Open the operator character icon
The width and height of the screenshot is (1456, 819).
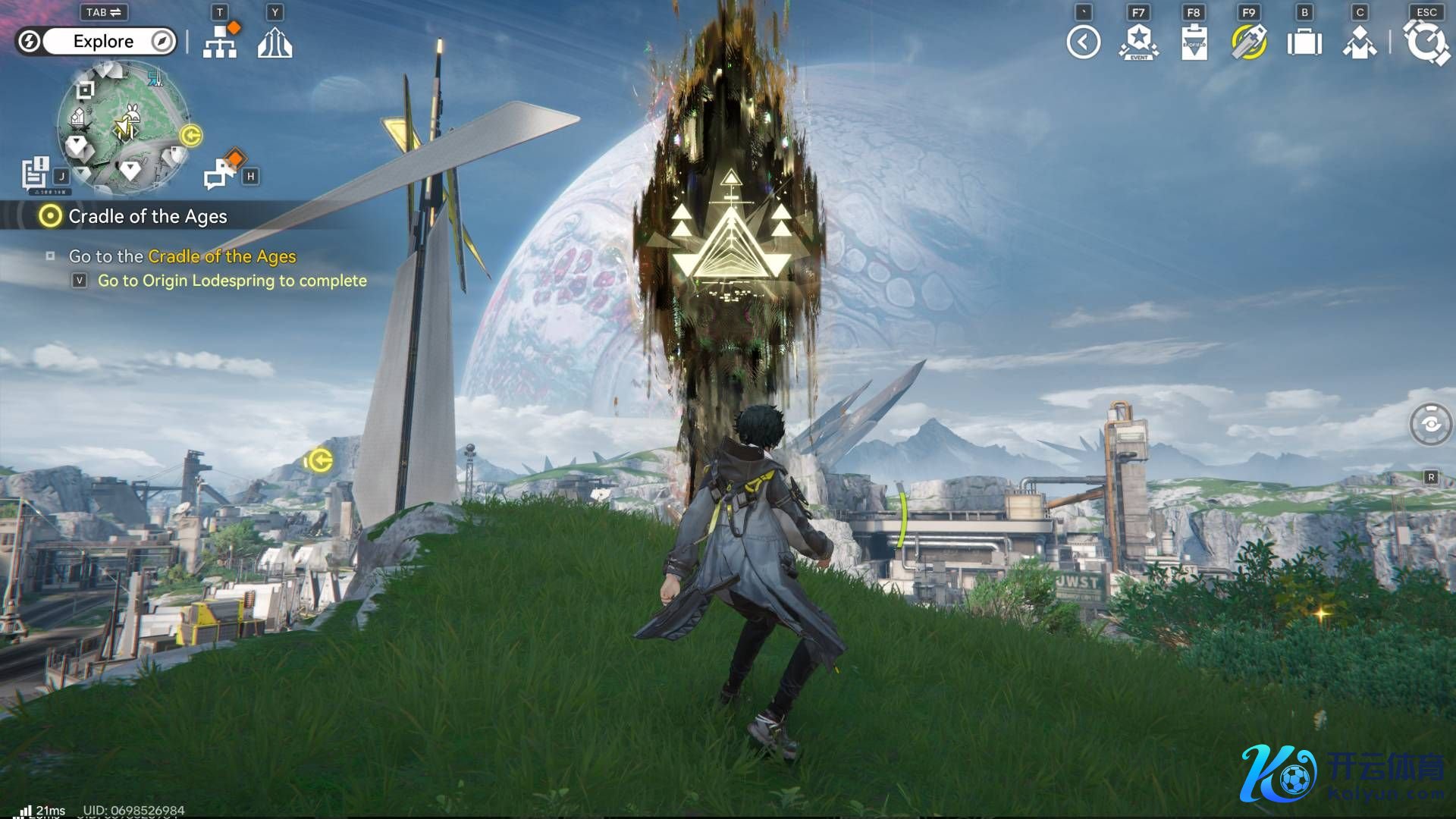pyautogui.click(x=1360, y=42)
